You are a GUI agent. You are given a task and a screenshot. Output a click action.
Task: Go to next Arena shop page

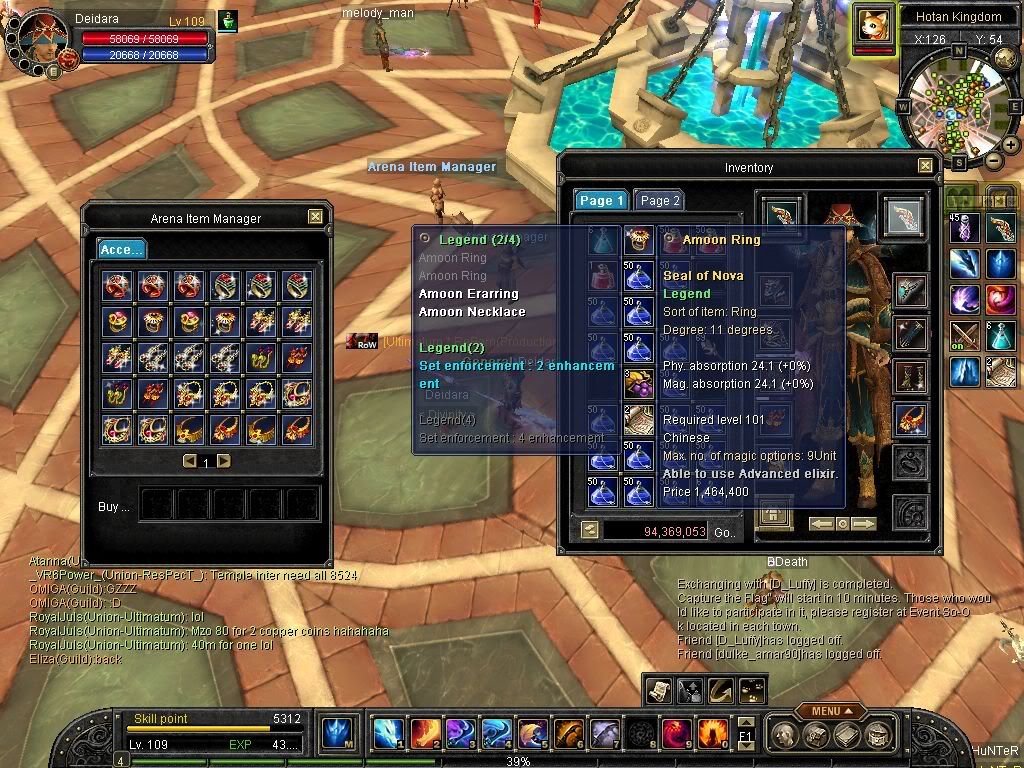(x=223, y=461)
